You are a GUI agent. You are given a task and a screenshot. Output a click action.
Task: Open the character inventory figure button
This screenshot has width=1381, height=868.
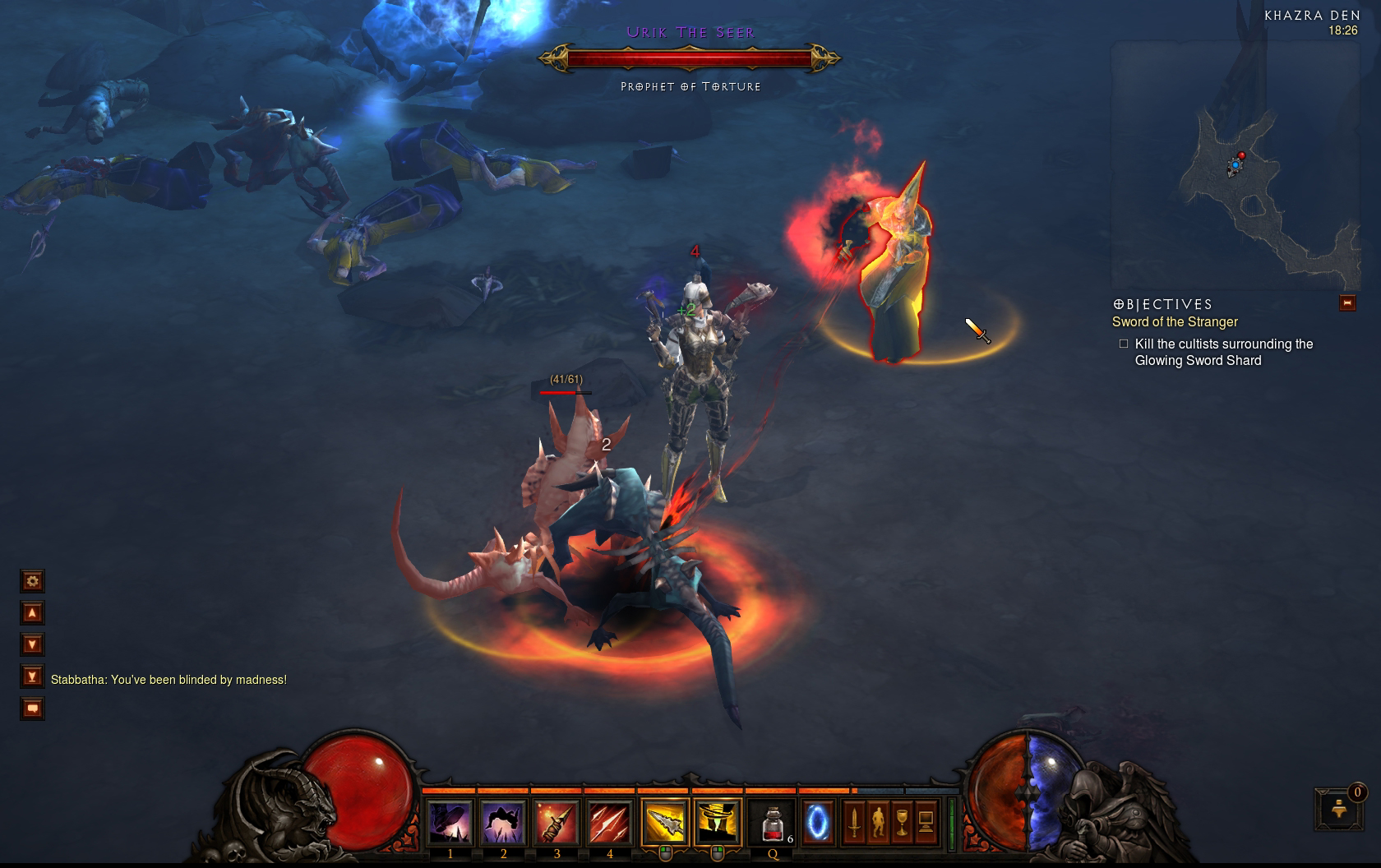click(878, 822)
